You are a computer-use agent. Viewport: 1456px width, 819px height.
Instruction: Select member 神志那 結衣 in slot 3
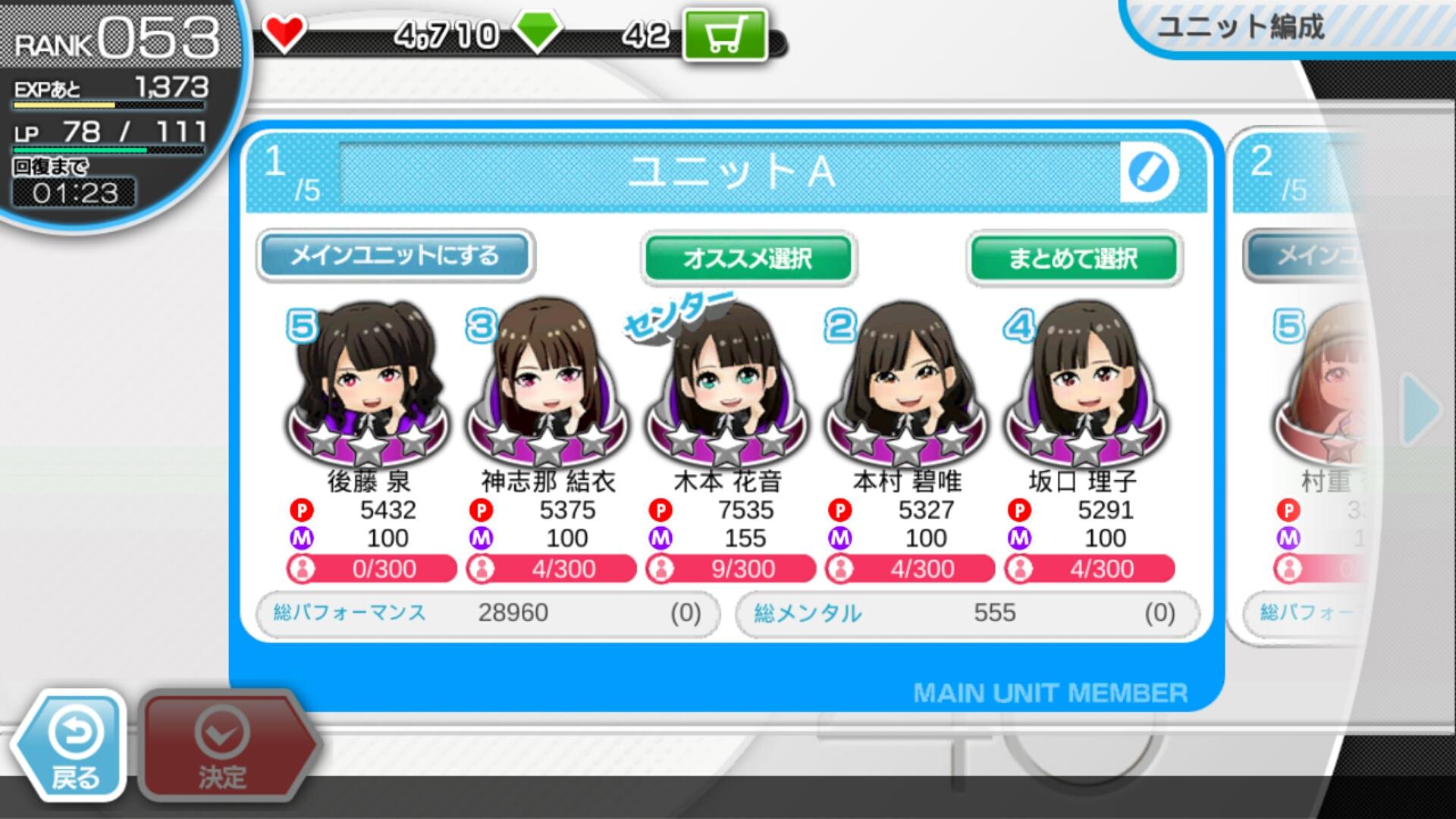click(x=548, y=387)
